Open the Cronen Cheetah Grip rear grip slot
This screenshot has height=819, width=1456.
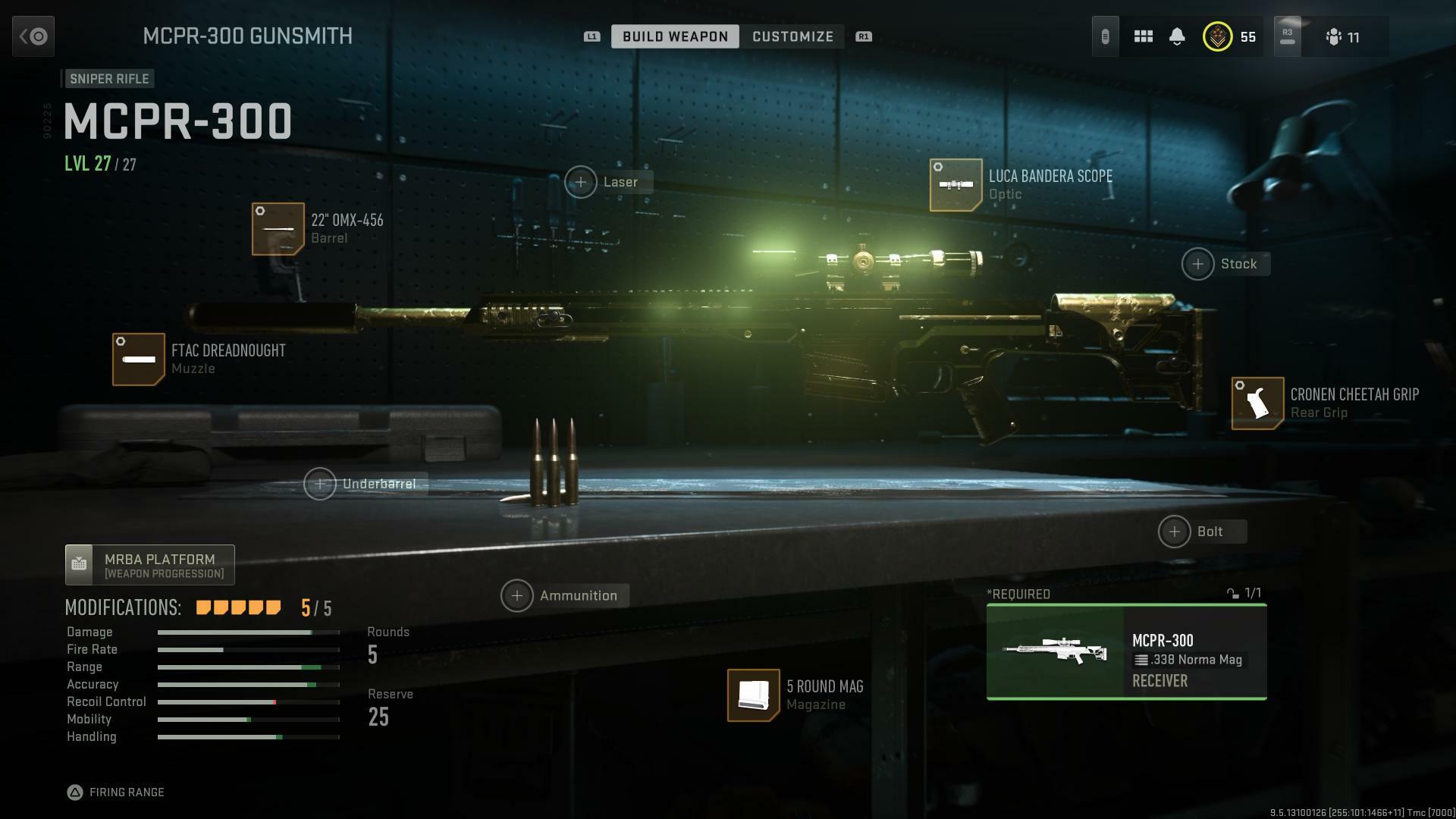click(x=1257, y=403)
